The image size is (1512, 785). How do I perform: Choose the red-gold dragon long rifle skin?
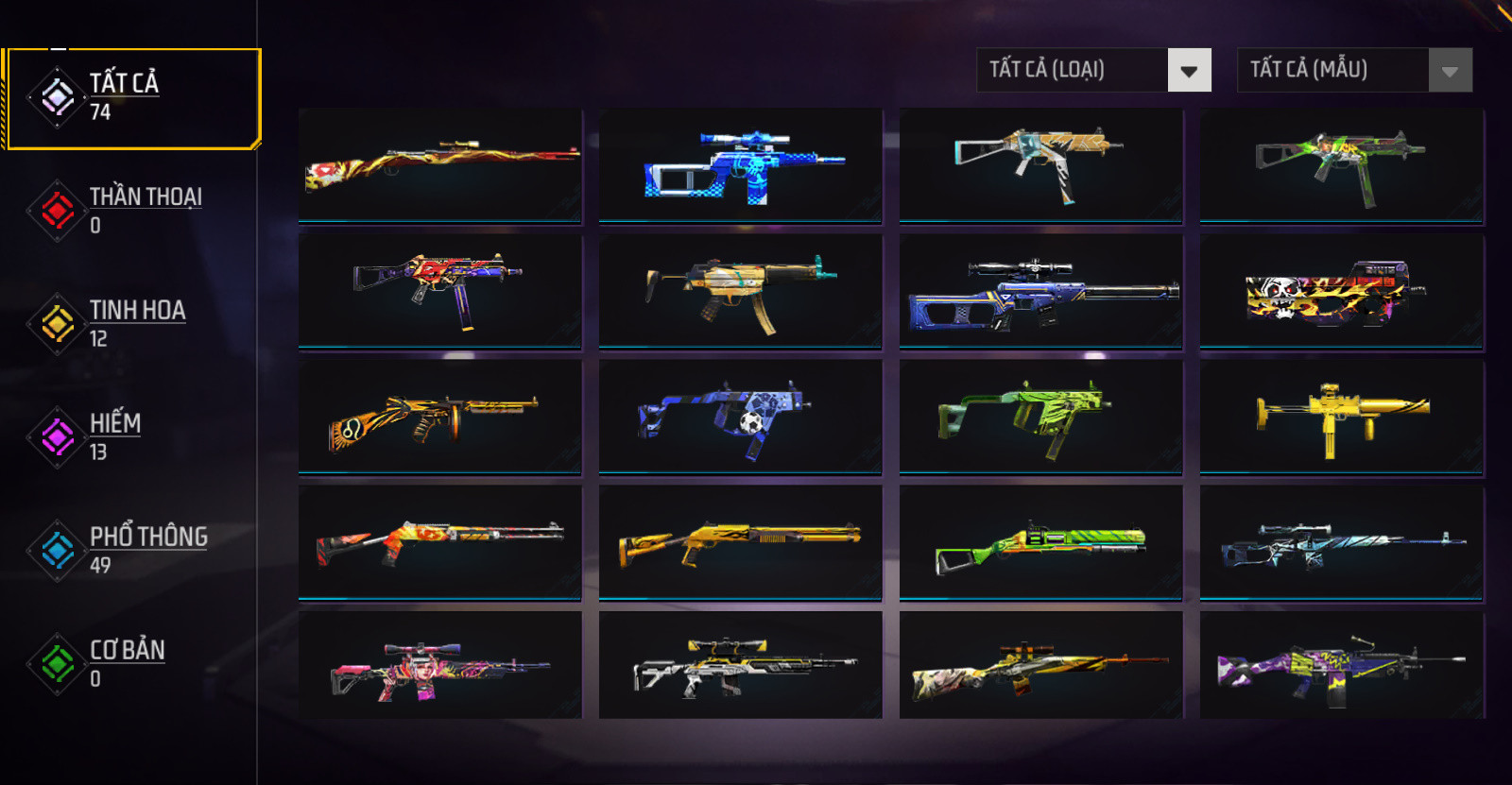click(x=440, y=165)
